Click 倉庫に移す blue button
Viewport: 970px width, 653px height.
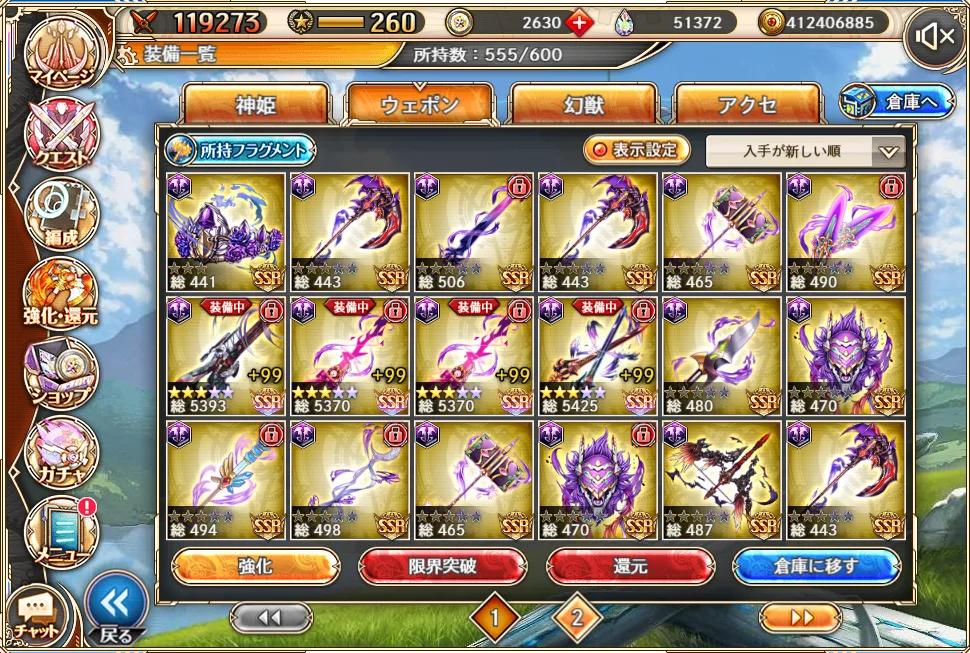(816, 566)
